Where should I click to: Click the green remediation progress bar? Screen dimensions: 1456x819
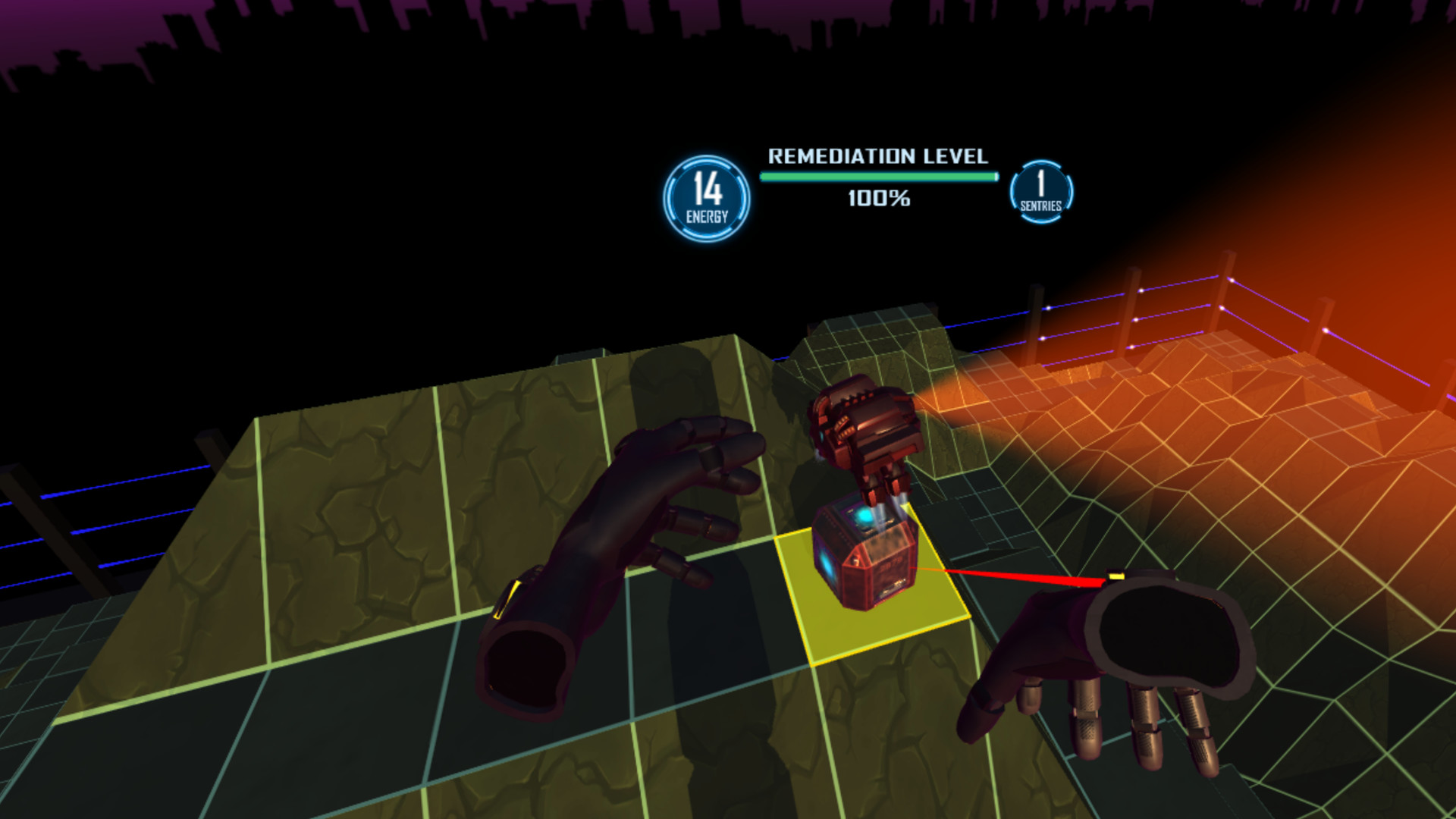[876, 176]
